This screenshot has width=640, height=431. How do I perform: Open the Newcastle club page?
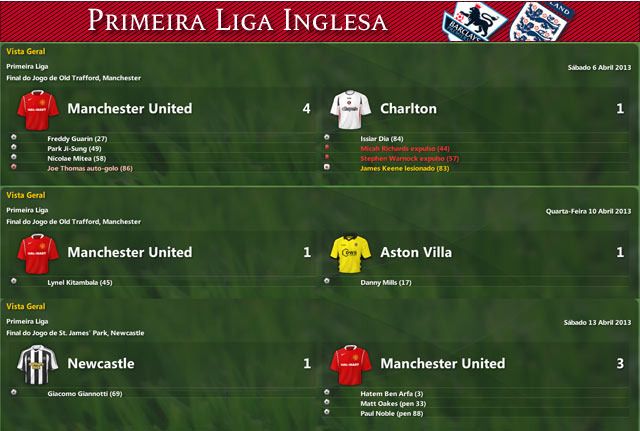100,364
